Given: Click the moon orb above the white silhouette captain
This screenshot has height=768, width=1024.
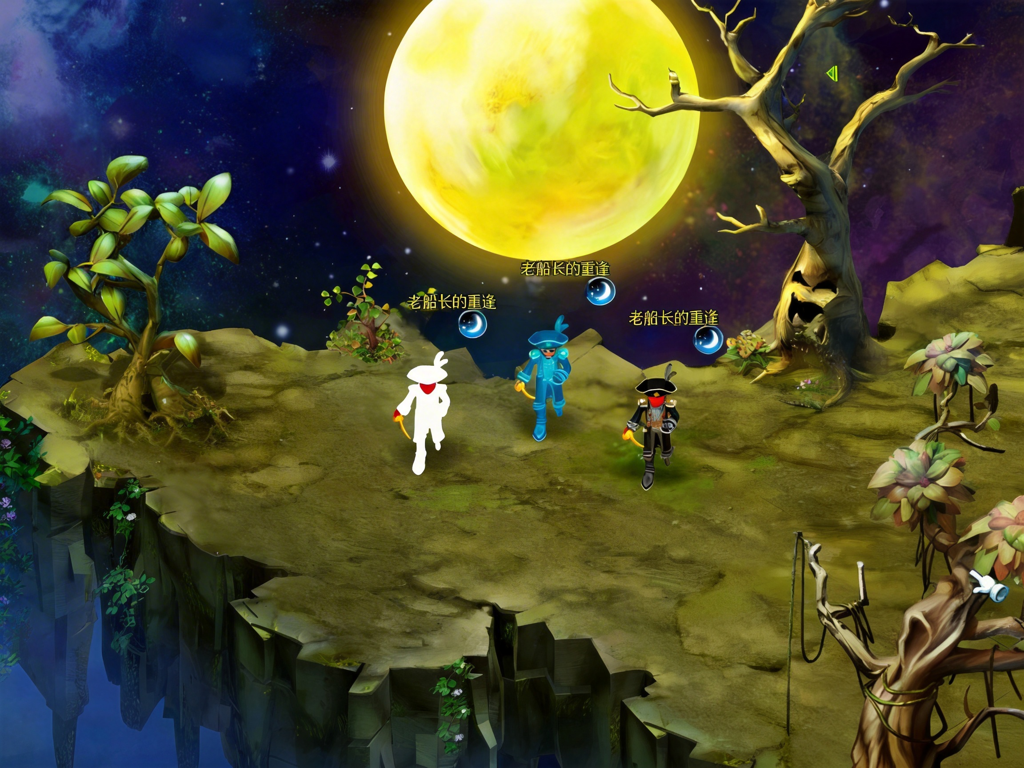Looking at the screenshot, I should 472,324.
